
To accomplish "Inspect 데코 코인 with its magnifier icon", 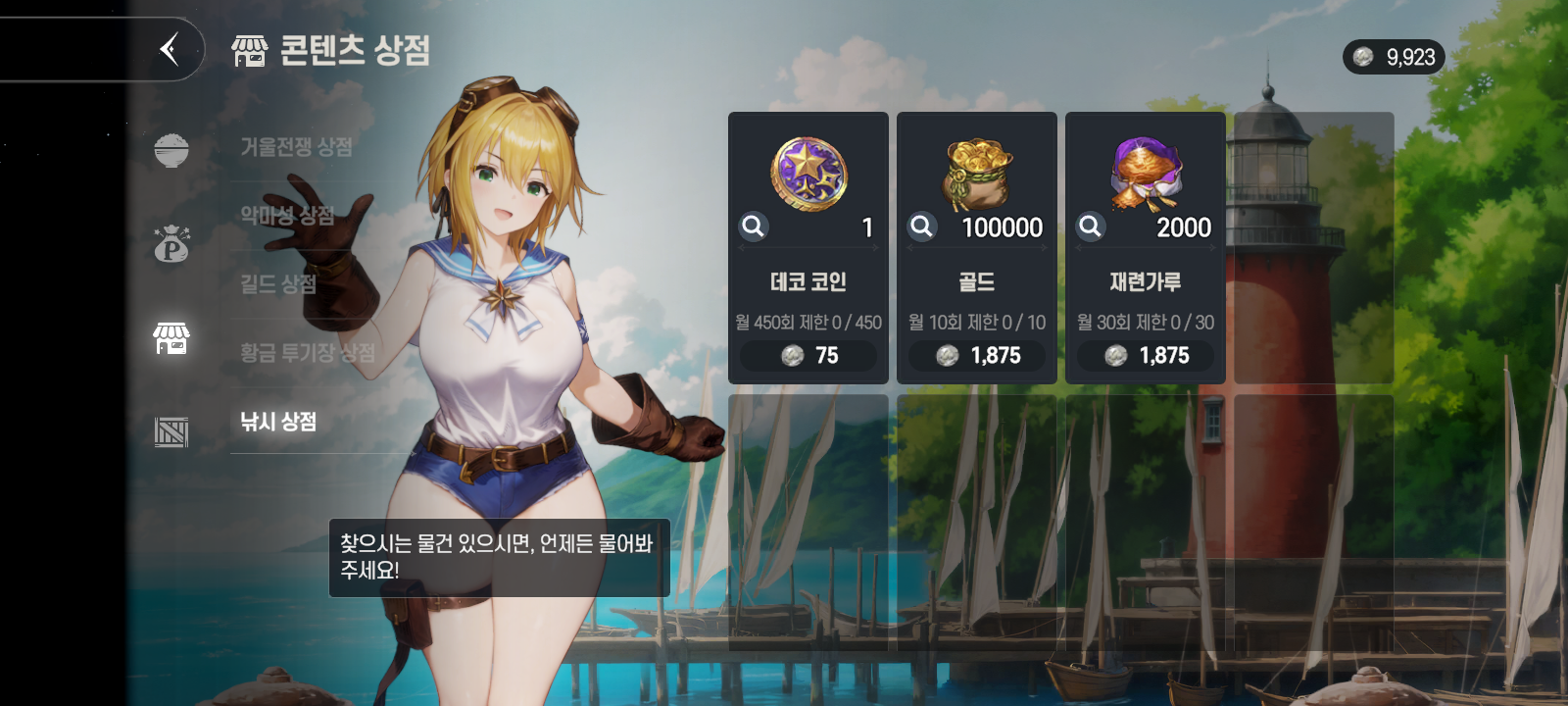I will (754, 227).
